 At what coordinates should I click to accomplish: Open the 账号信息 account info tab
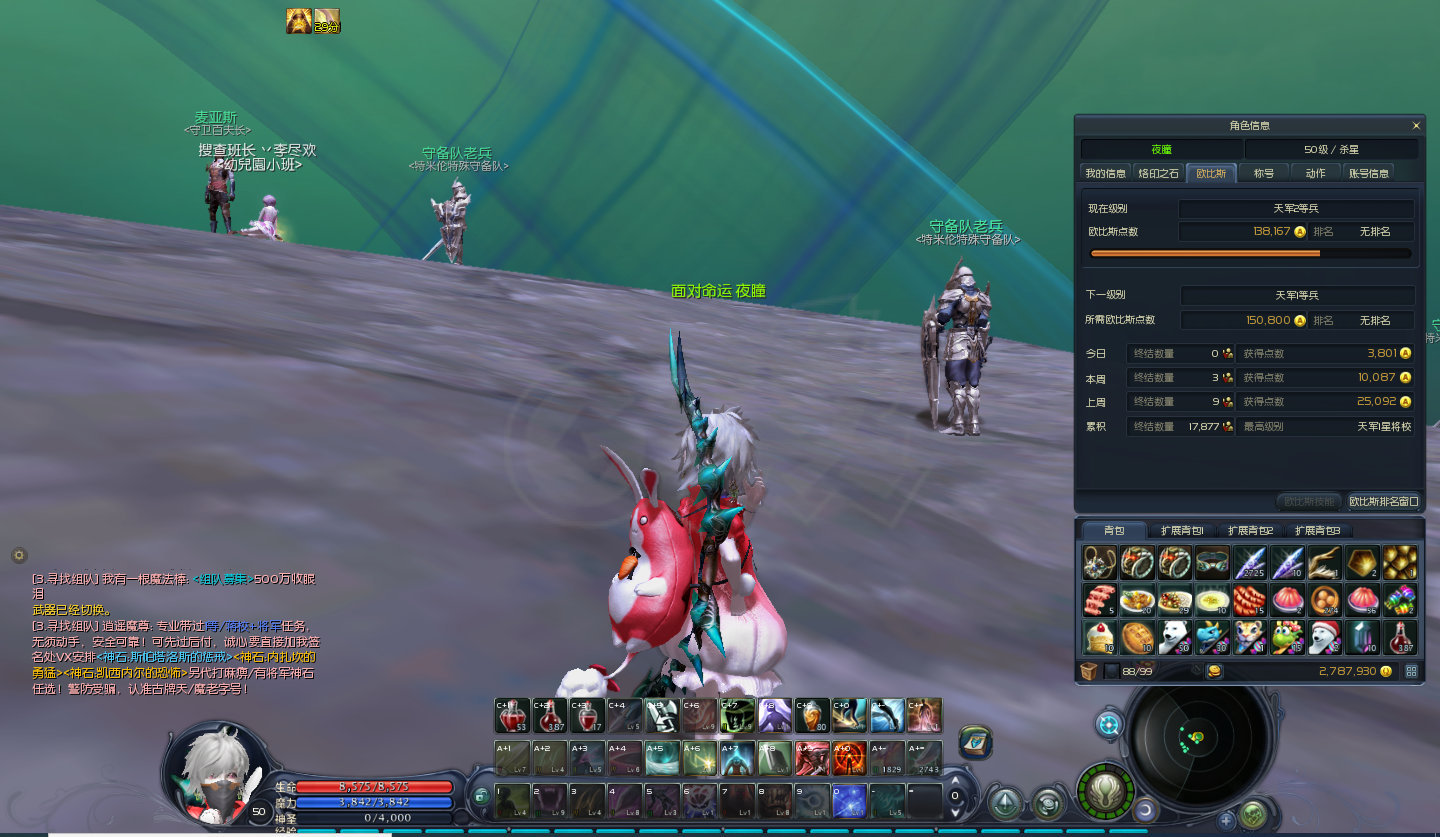(x=1369, y=173)
